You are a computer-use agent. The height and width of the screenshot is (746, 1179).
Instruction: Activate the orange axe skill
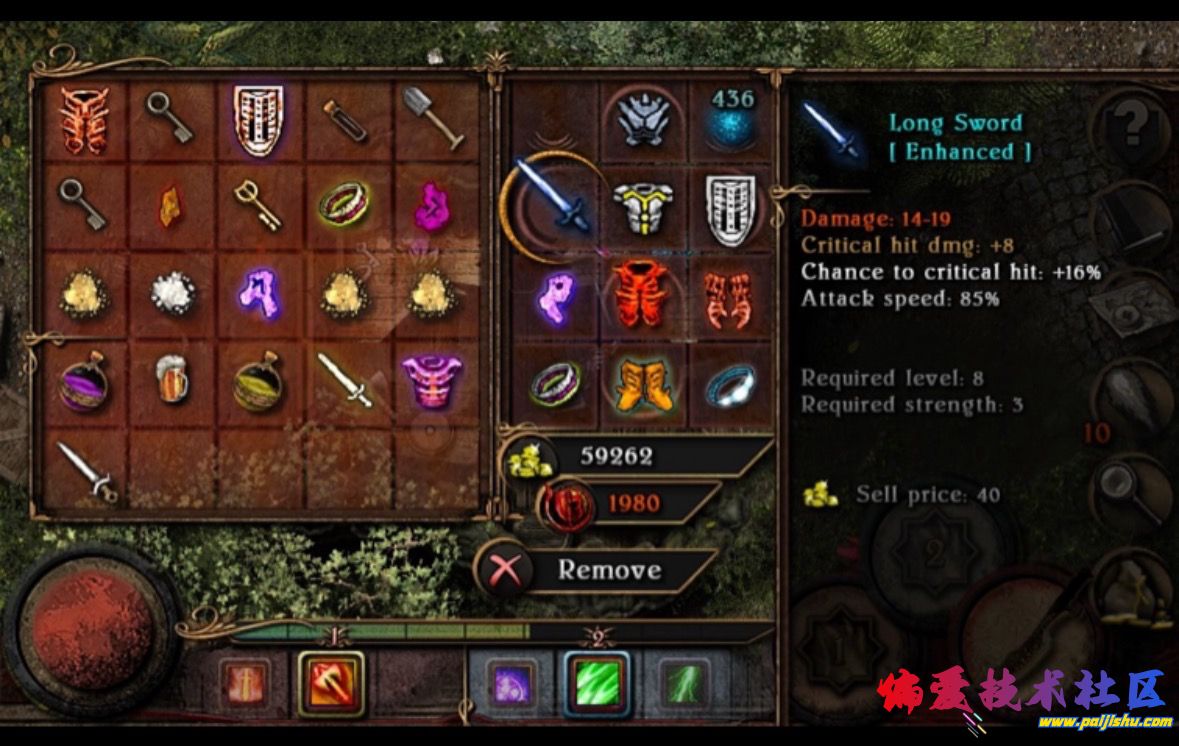coord(331,682)
